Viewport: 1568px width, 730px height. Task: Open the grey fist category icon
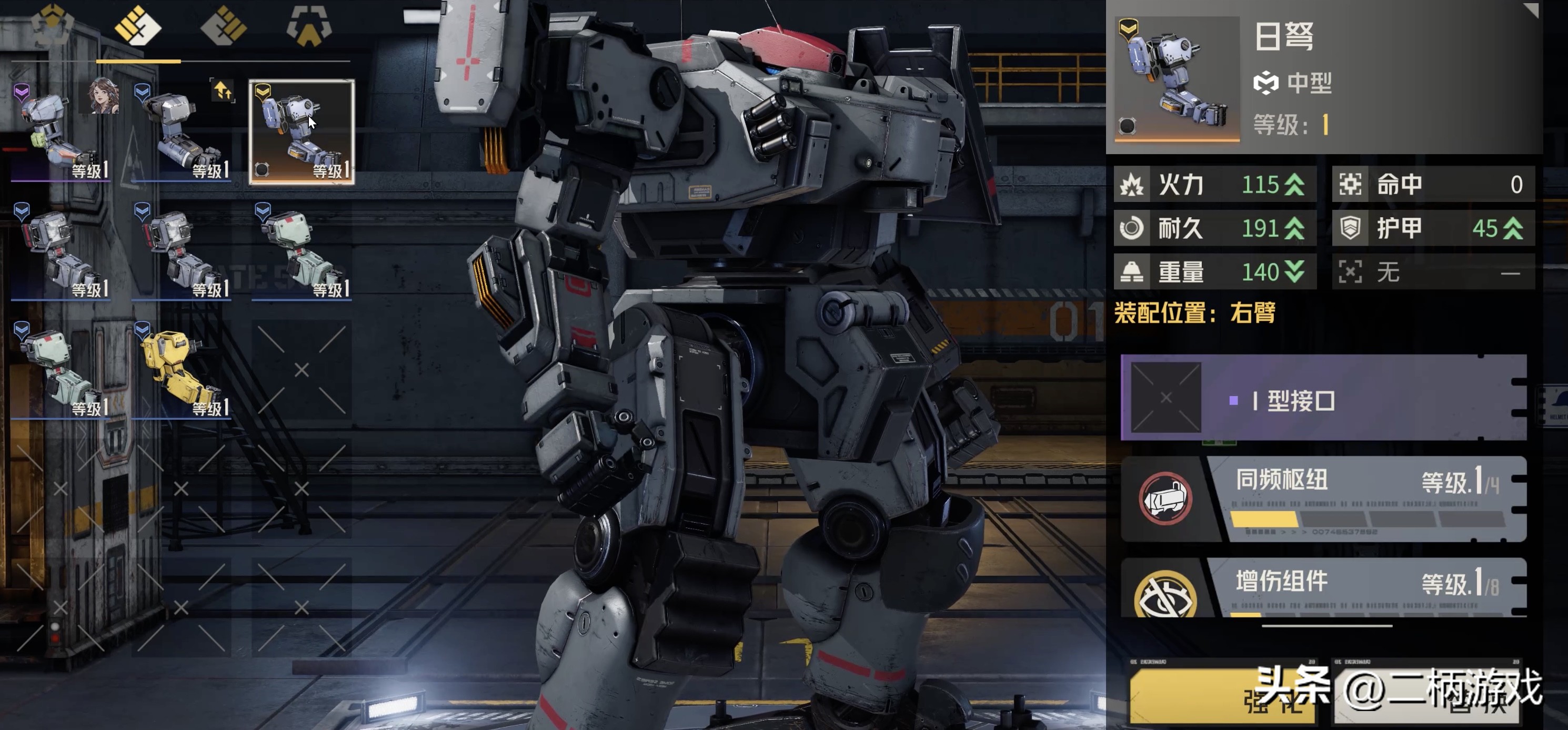pos(225,27)
